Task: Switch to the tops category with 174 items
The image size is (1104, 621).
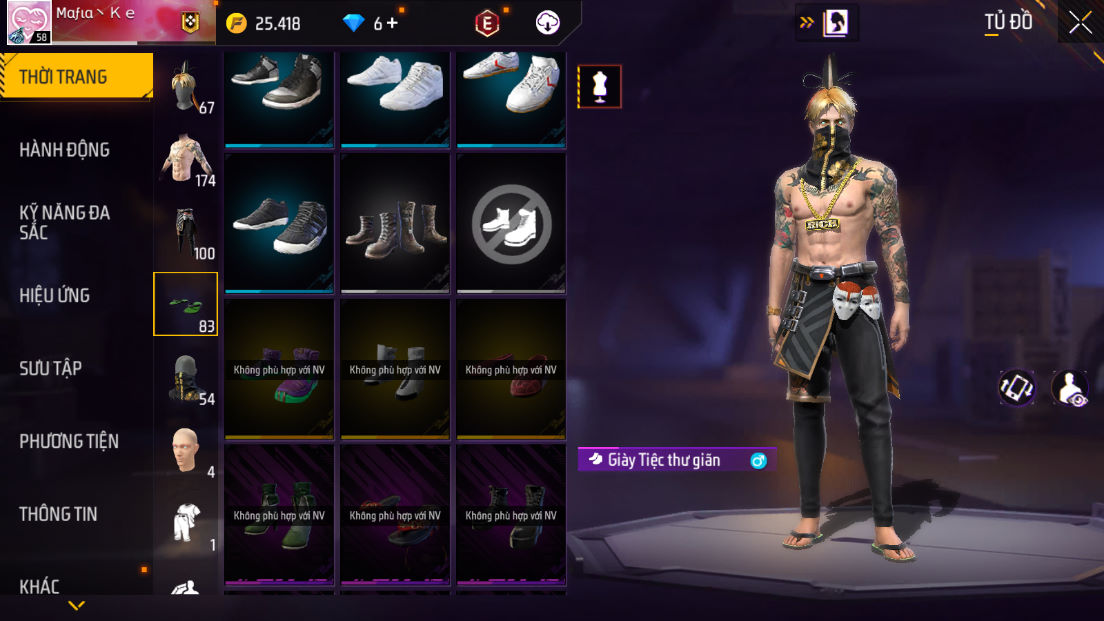Action: tap(186, 159)
